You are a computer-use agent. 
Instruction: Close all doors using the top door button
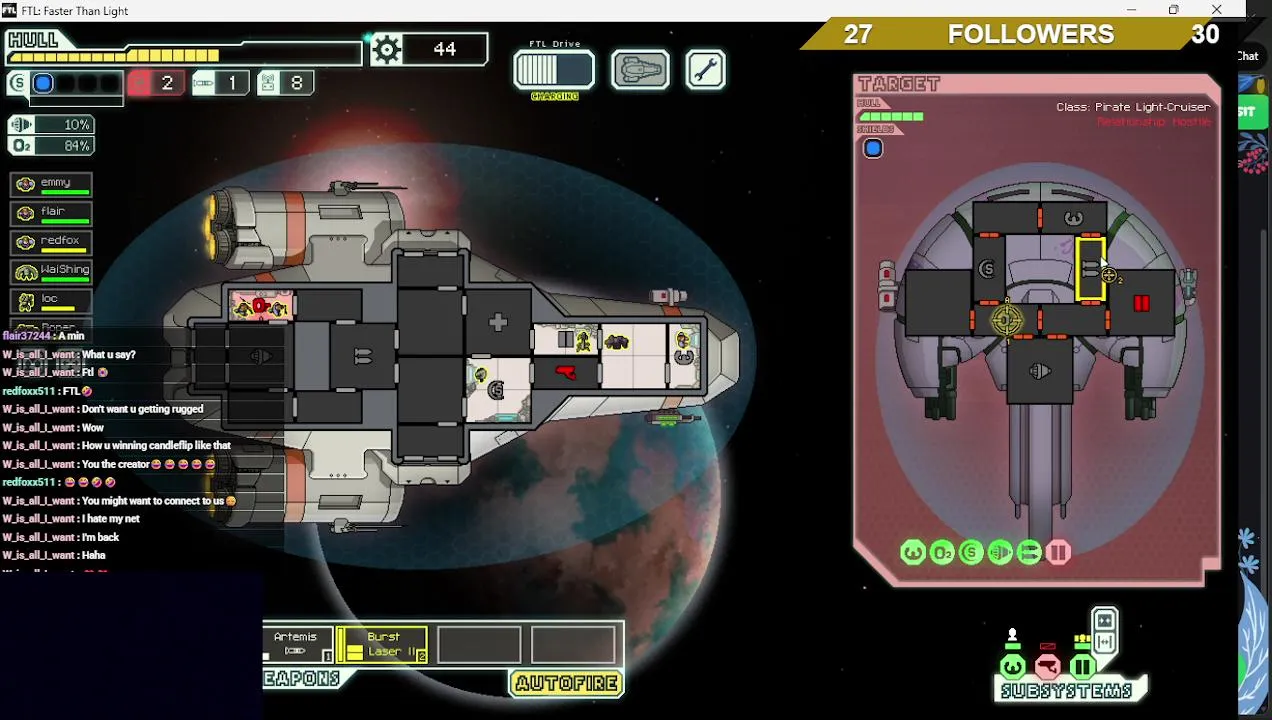click(1104, 621)
